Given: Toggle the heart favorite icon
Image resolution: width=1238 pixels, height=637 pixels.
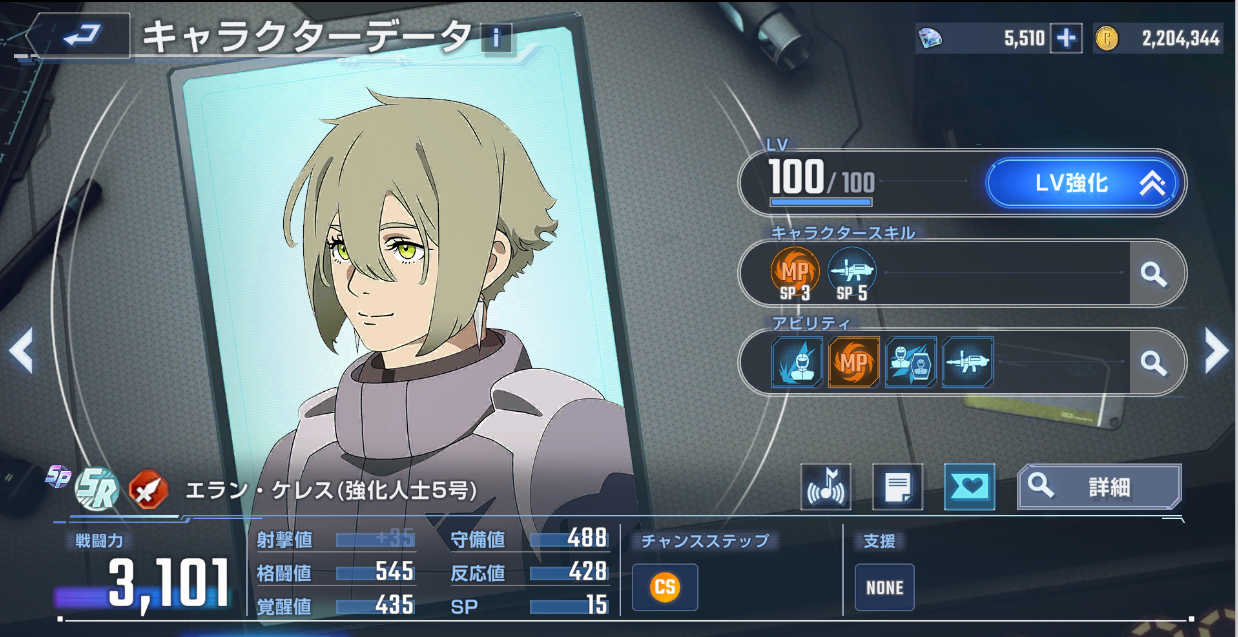Looking at the screenshot, I should [969, 488].
